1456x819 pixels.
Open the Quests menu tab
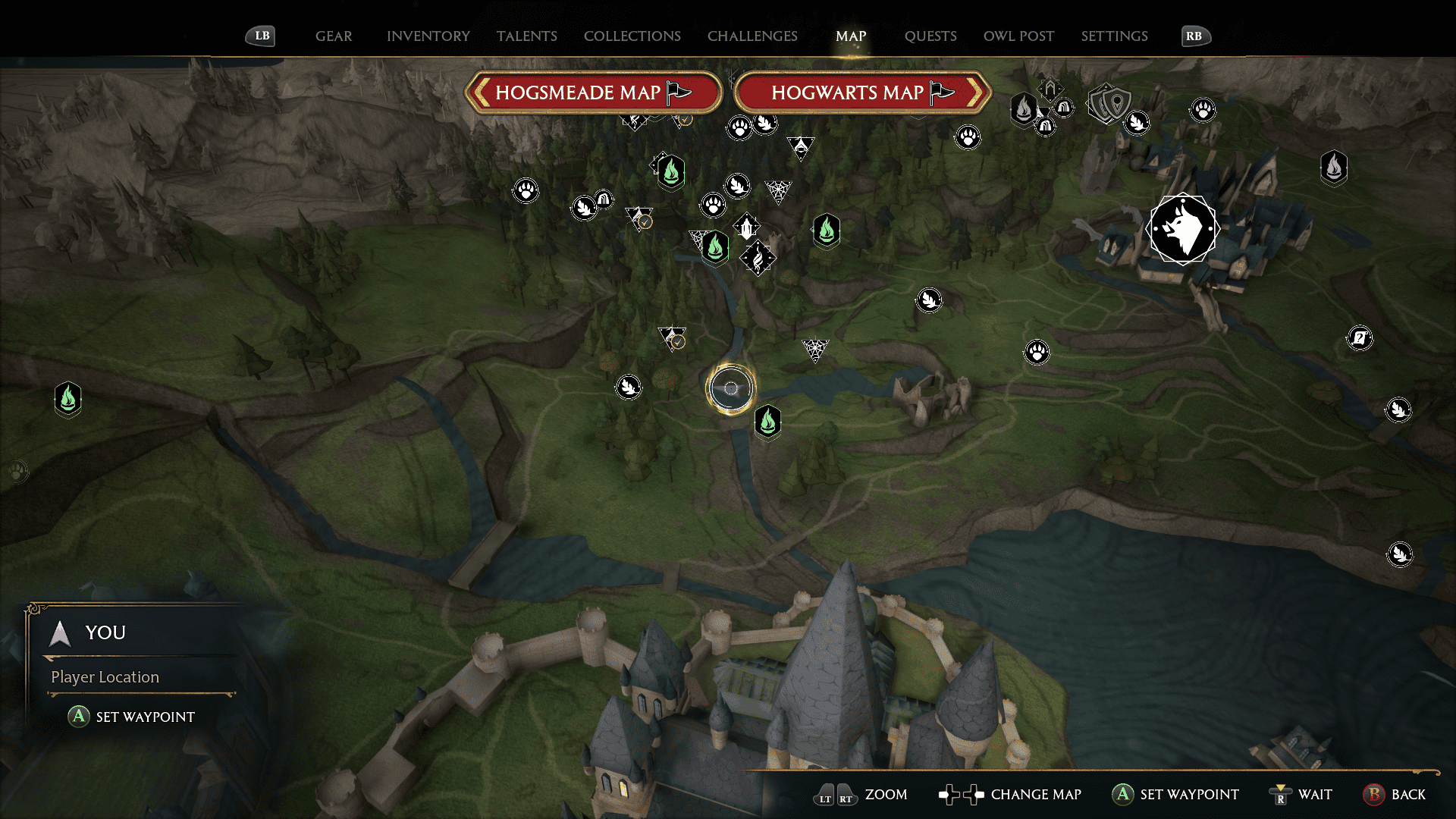[930, 36]
